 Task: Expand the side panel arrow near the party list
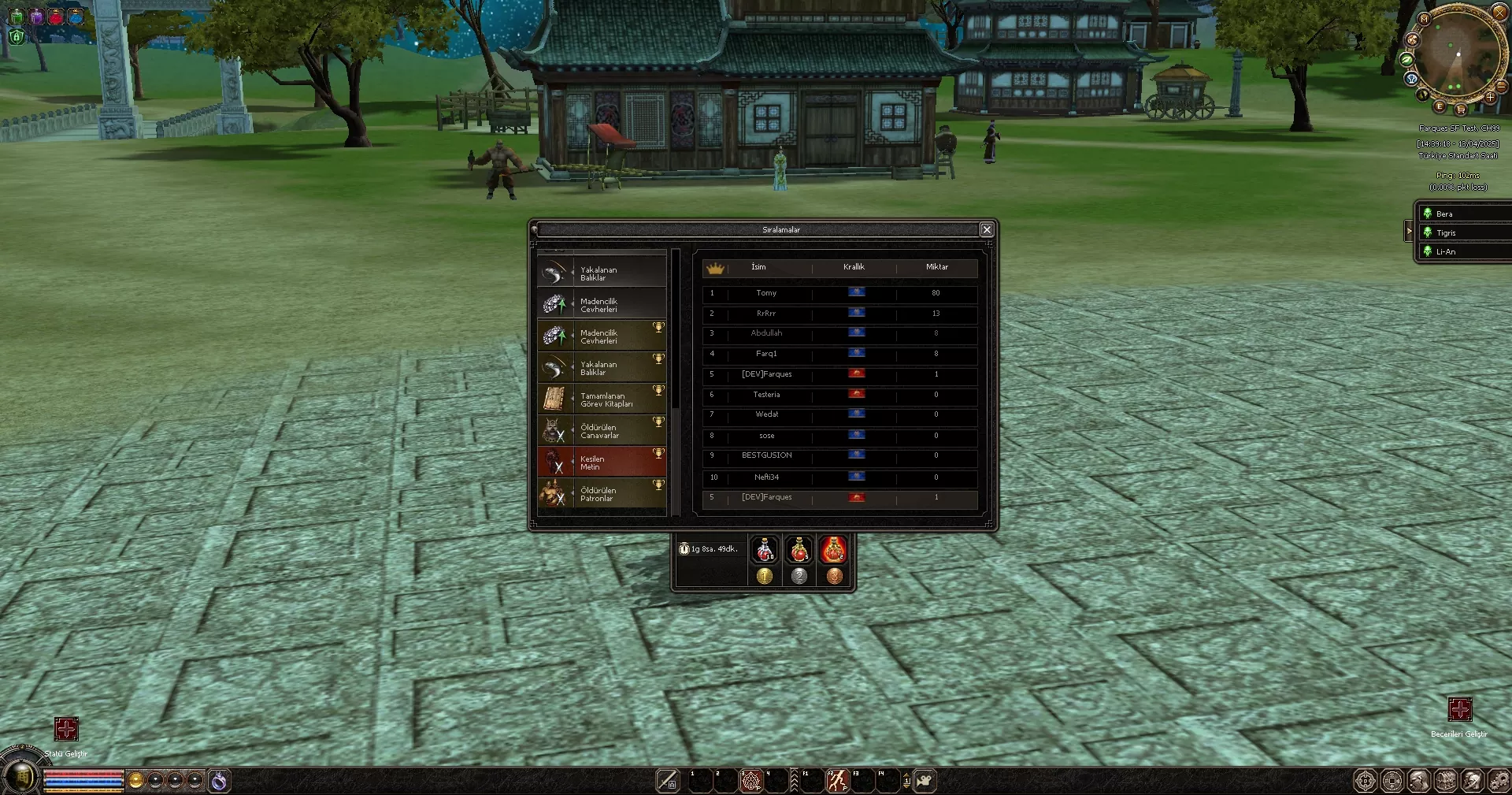[1410, 232]
